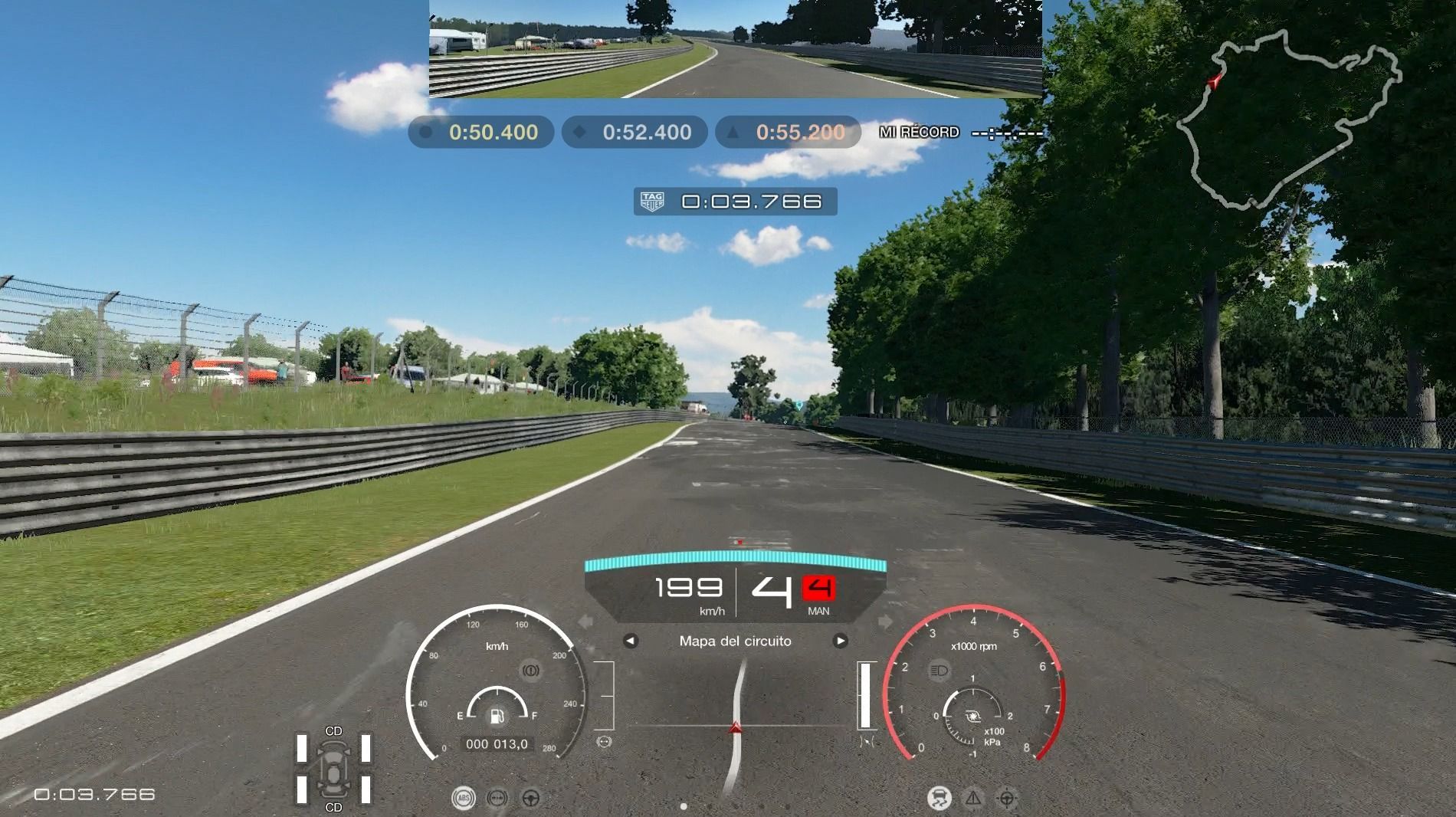Select the headlights indicator icon

pos(939,671)
